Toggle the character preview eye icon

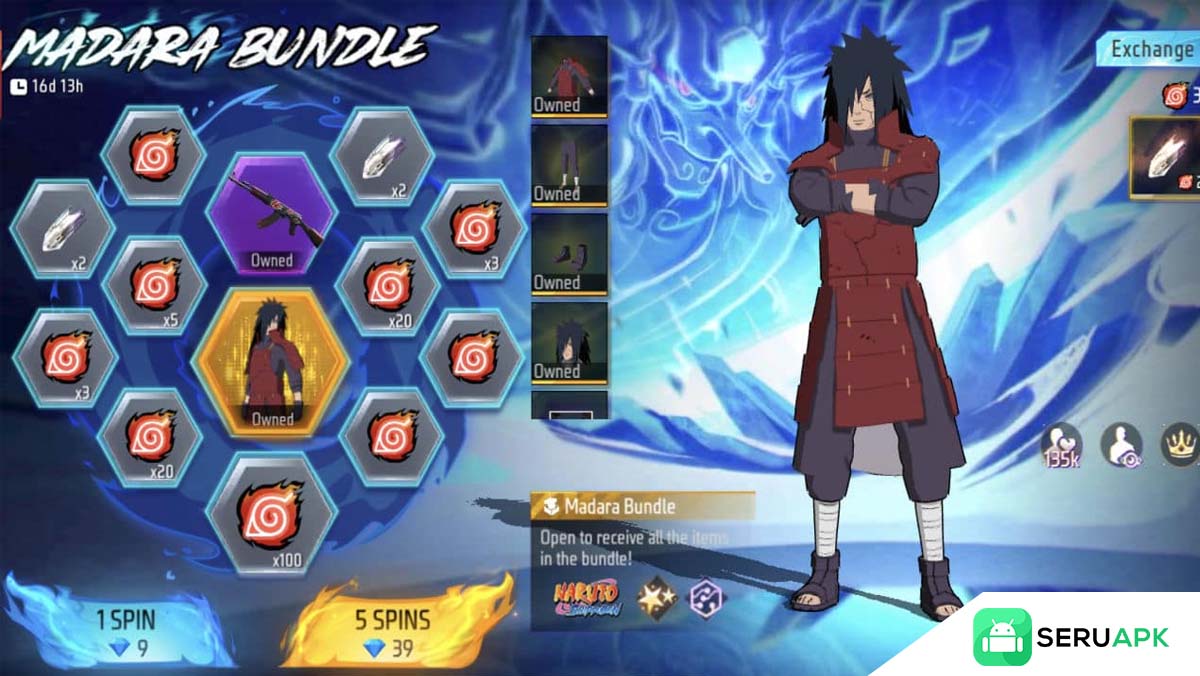(x=1121, y=445)
